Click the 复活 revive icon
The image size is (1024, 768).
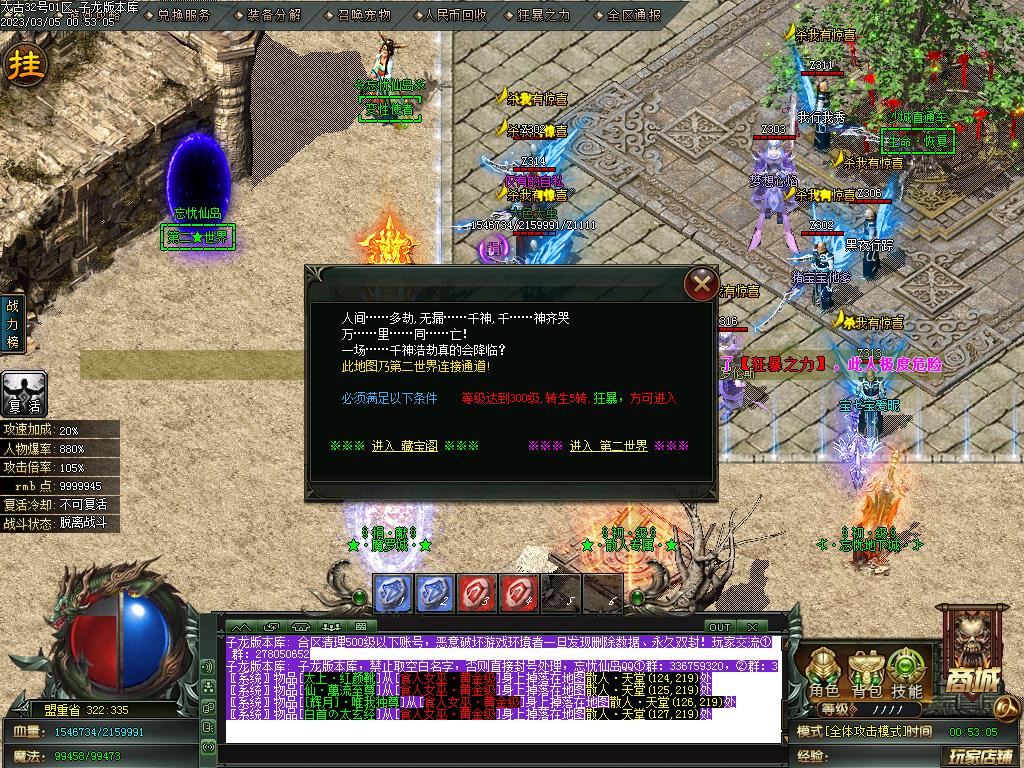point(23,394)
